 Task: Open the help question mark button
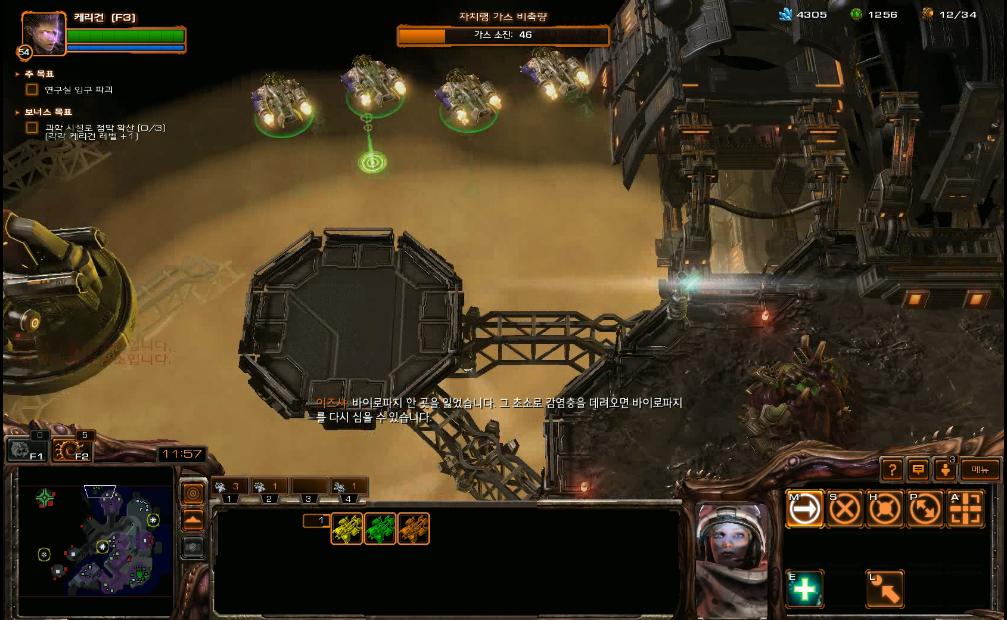(892, 469)
